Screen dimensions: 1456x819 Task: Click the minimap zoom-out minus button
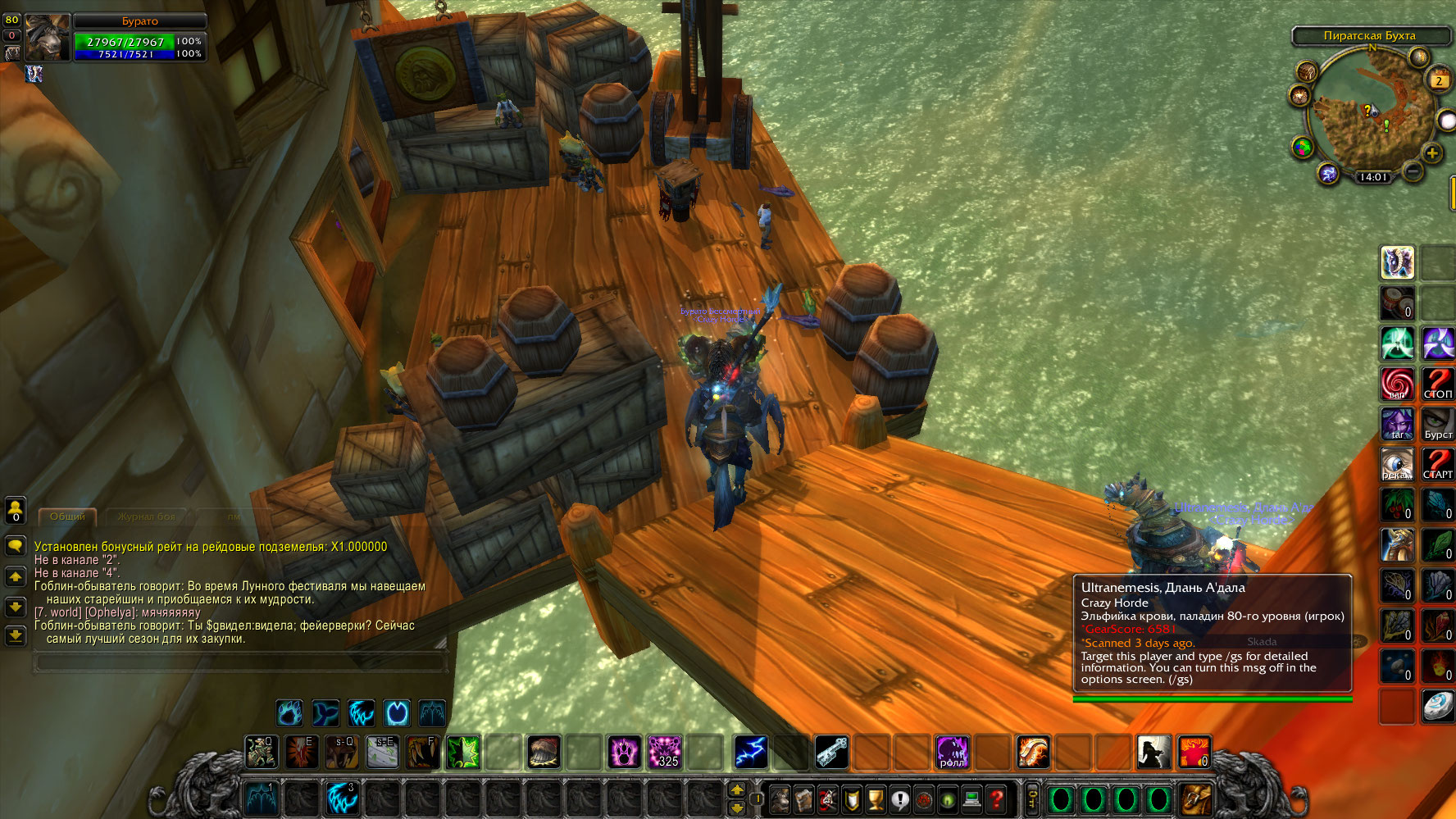(1413, 171)
